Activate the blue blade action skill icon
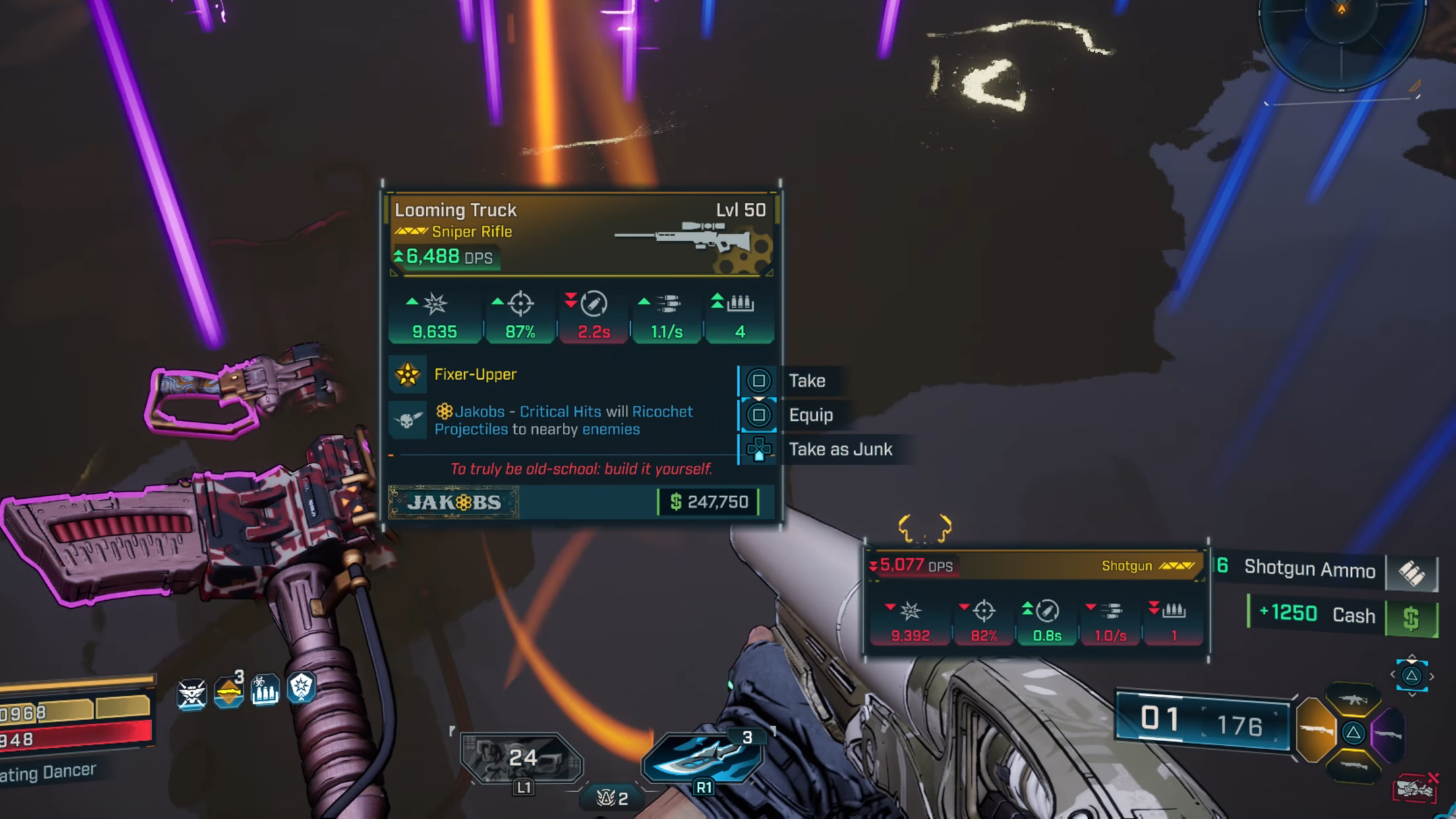The width and height of the screenshot is (1456, 819). (x=703, y=756)
